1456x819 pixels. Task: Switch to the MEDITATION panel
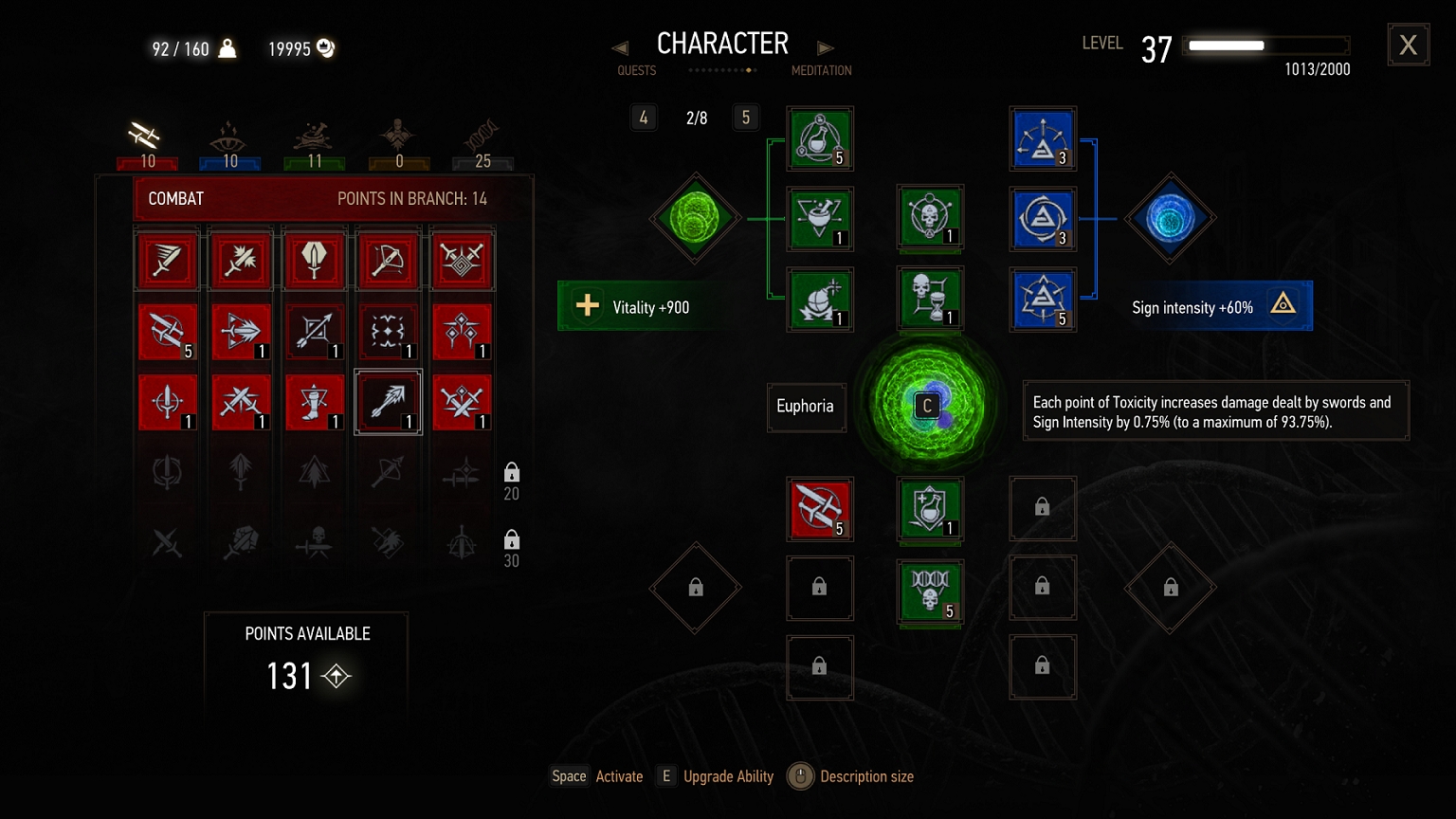tap(822, 70)
